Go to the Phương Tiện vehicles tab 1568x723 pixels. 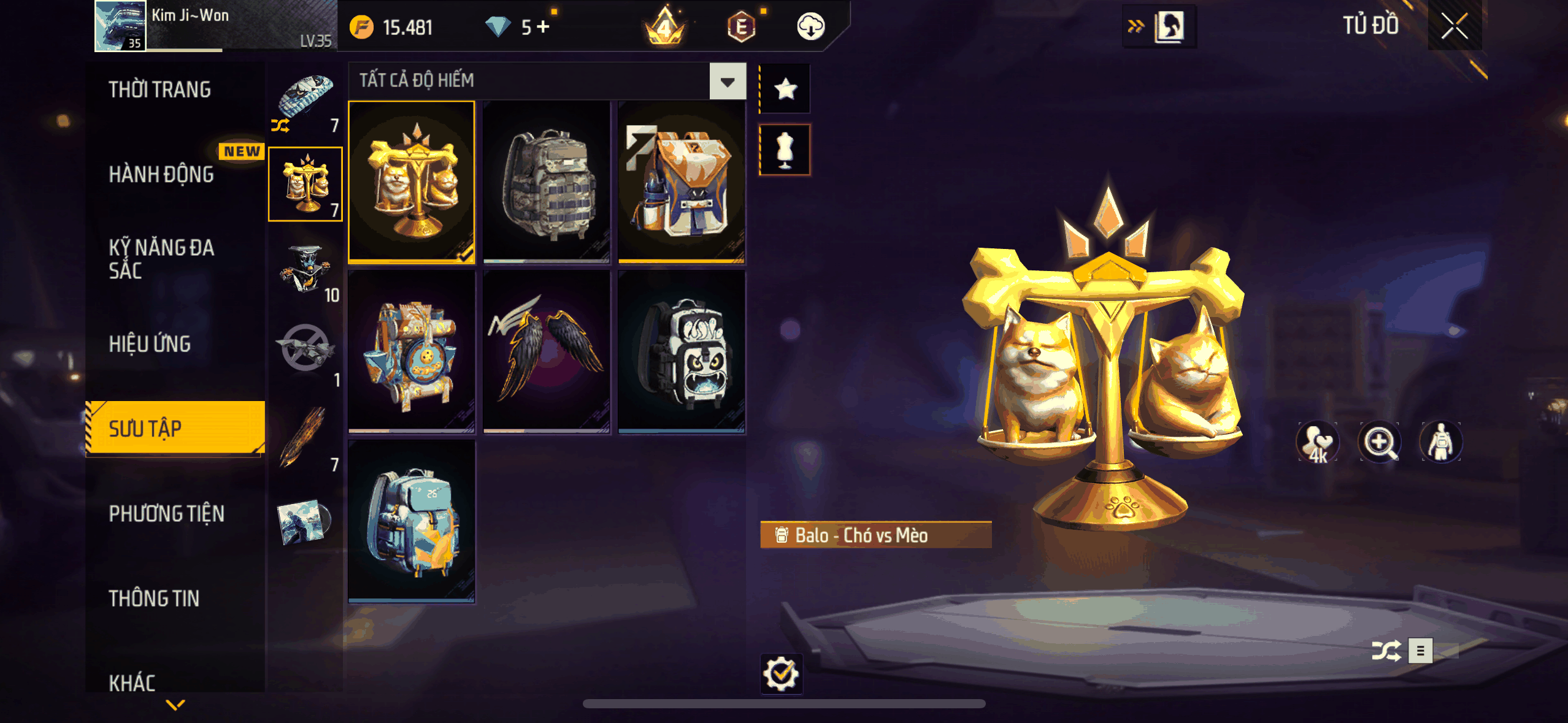click(x=166, y=513)
